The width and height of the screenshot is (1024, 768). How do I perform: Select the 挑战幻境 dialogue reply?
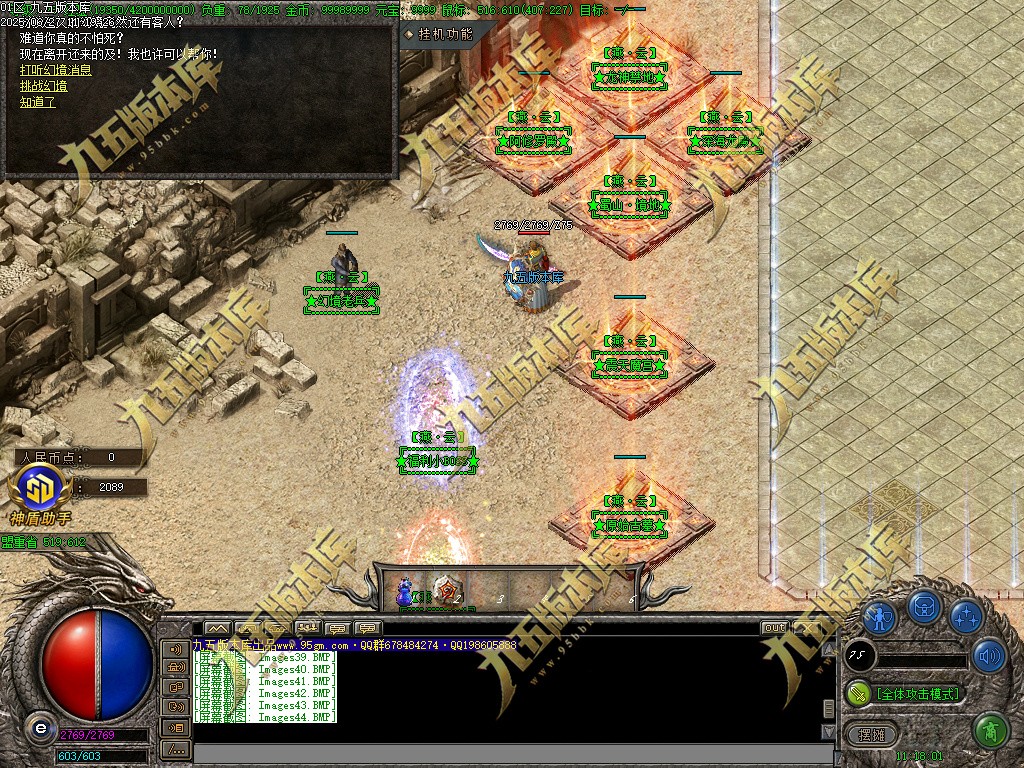[x=43, y=86]
